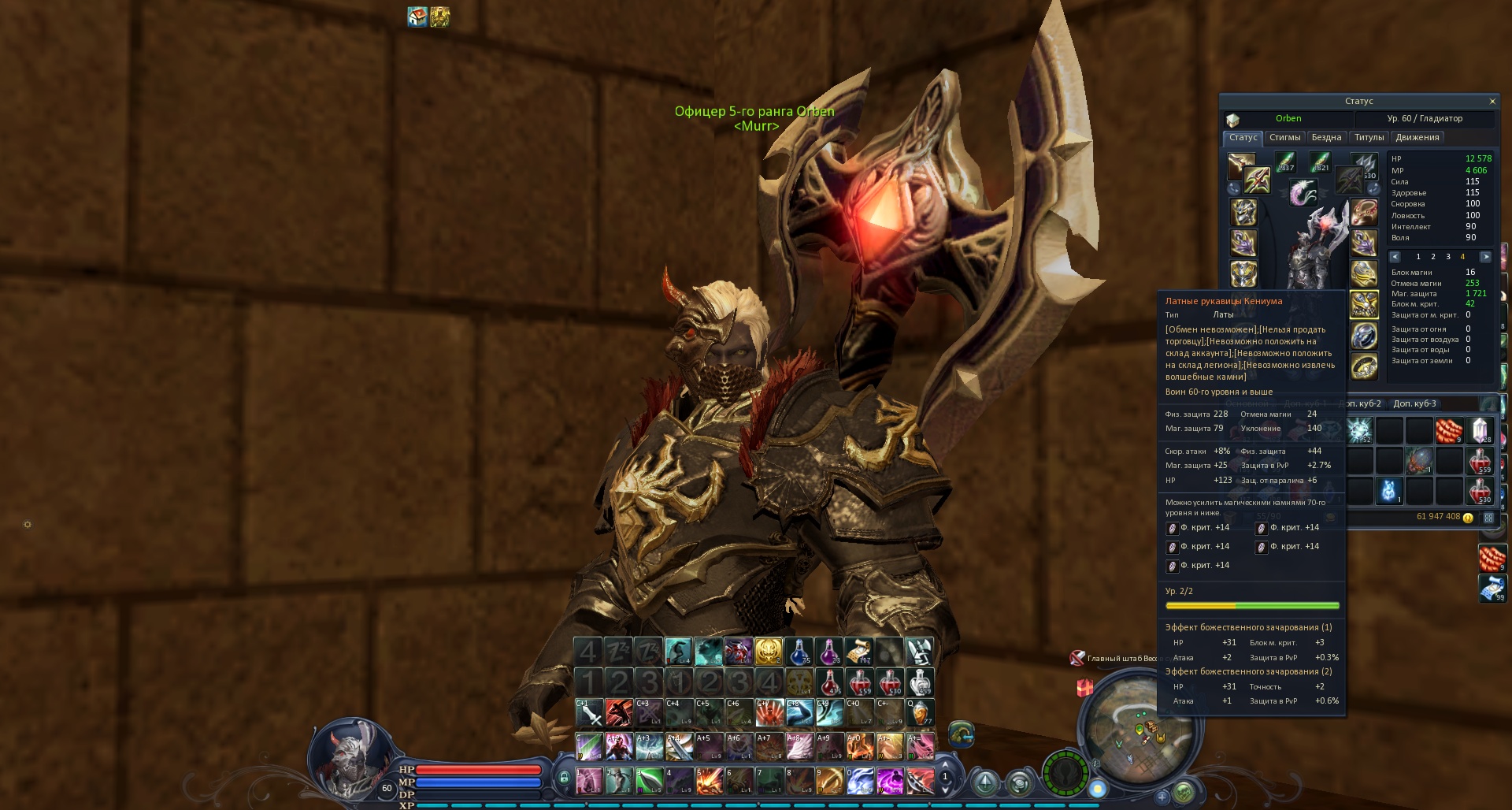
Task: Show the Титулы tab
Action: click(1369, 138)
